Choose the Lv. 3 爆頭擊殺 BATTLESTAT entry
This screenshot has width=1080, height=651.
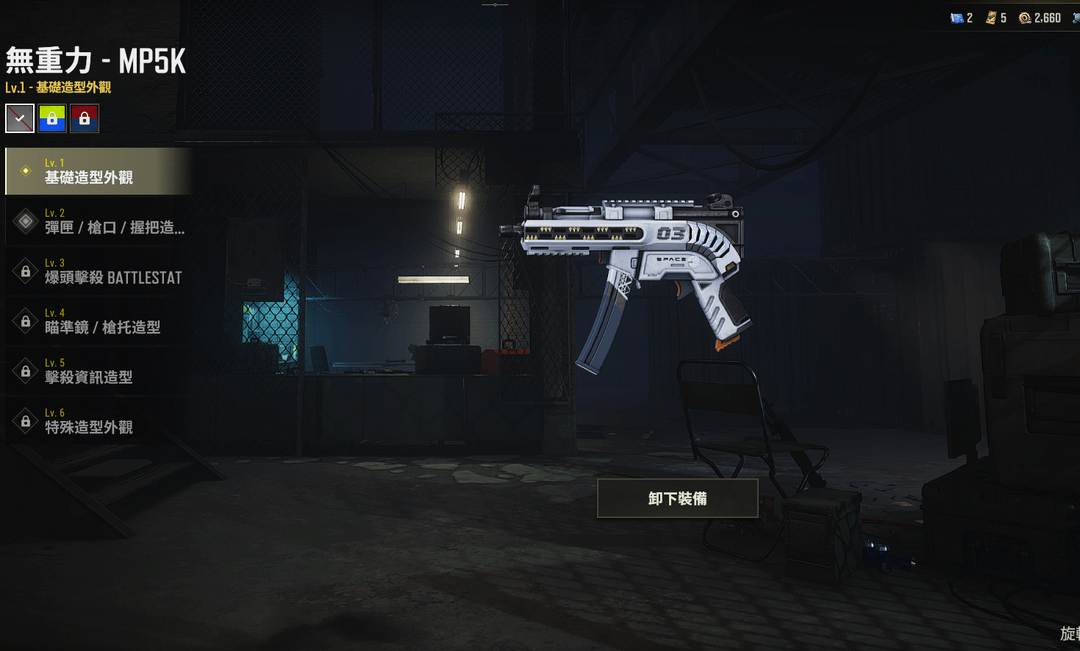point(97,271)
